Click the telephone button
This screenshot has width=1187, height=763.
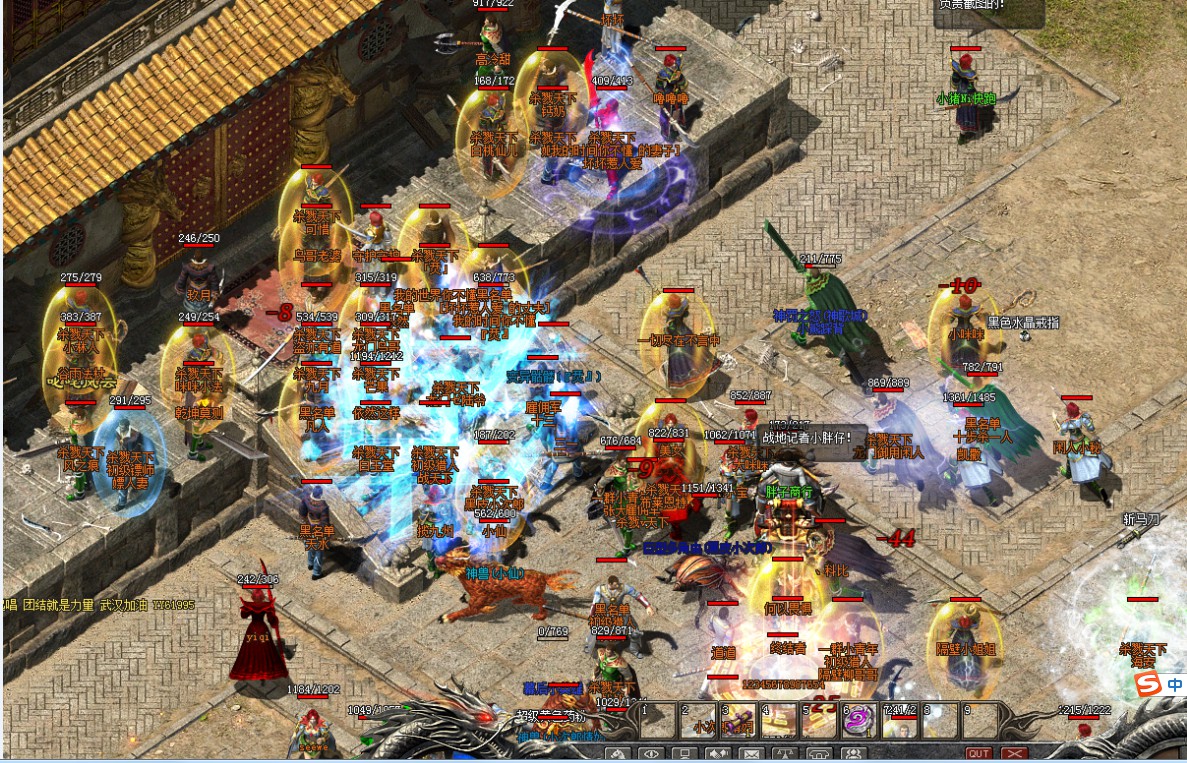coord(820,754)
